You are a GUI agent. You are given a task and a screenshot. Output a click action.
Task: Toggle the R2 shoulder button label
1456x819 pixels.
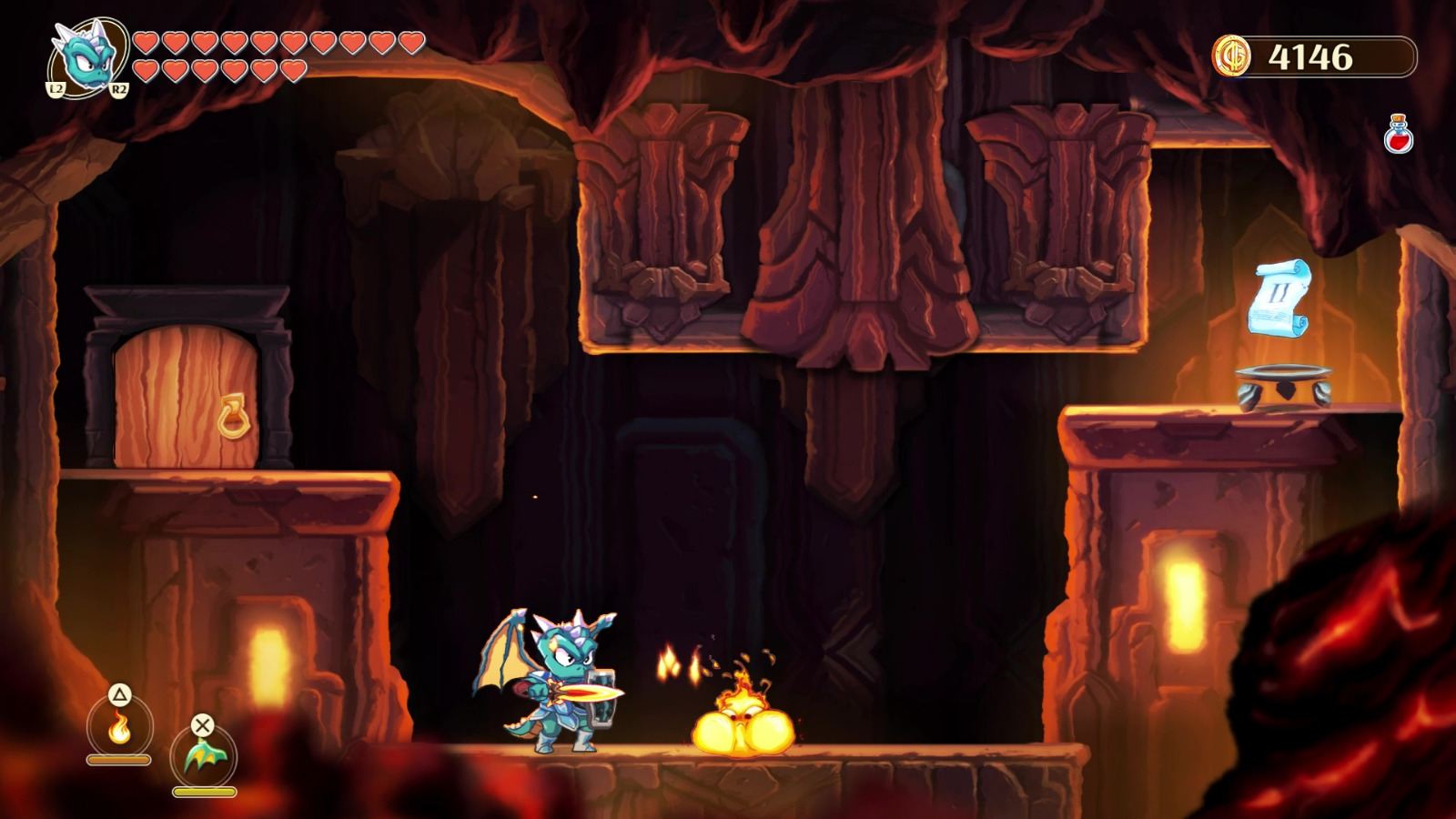click(x=121, y=89)
